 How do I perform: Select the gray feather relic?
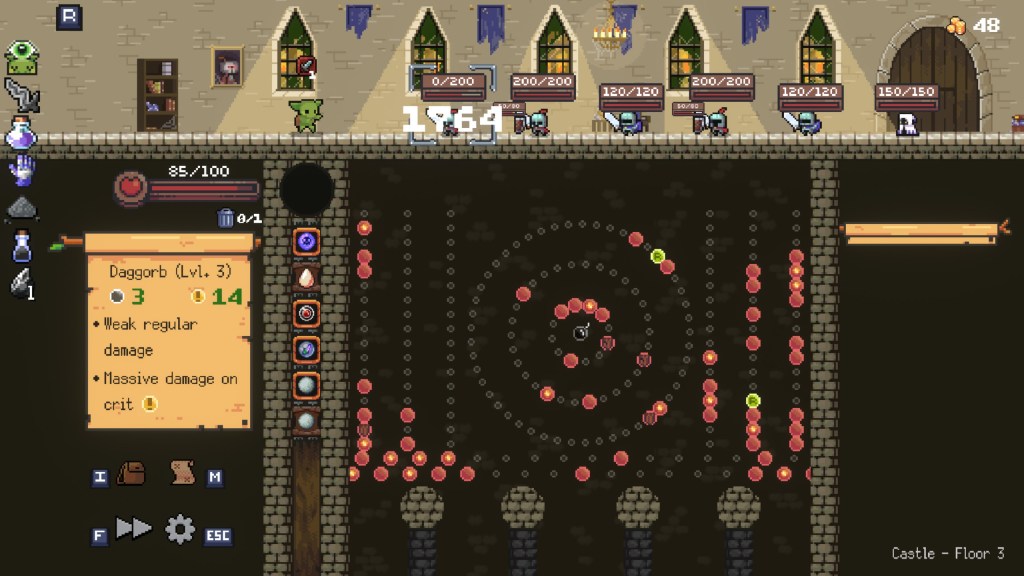pos(21,283)
